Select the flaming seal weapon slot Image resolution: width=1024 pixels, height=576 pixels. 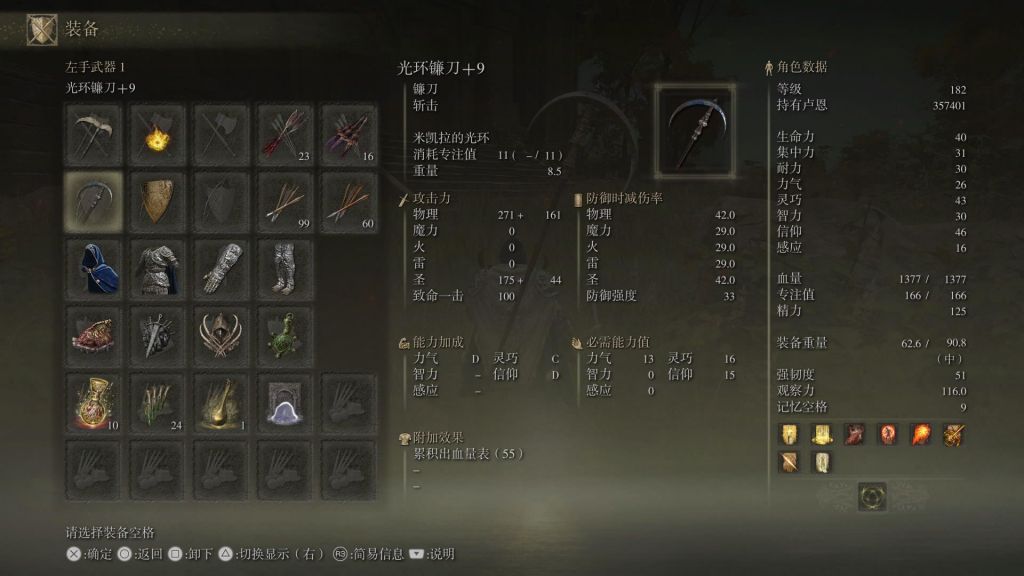[x=158, y=135]
